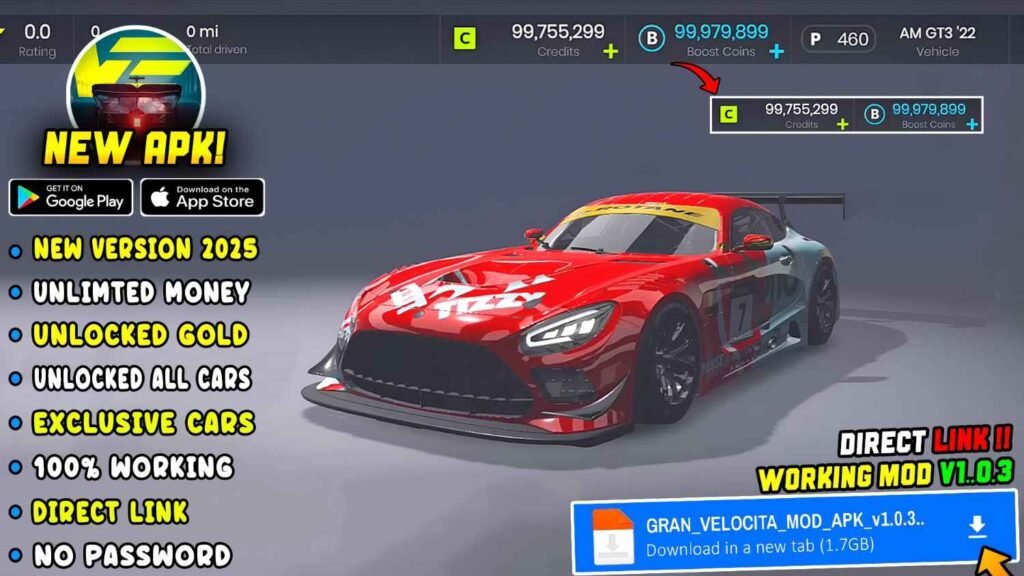Viewport: 1024px width, 576px height.
Task: Click the Download on the App Store badge
Action: 202,196
